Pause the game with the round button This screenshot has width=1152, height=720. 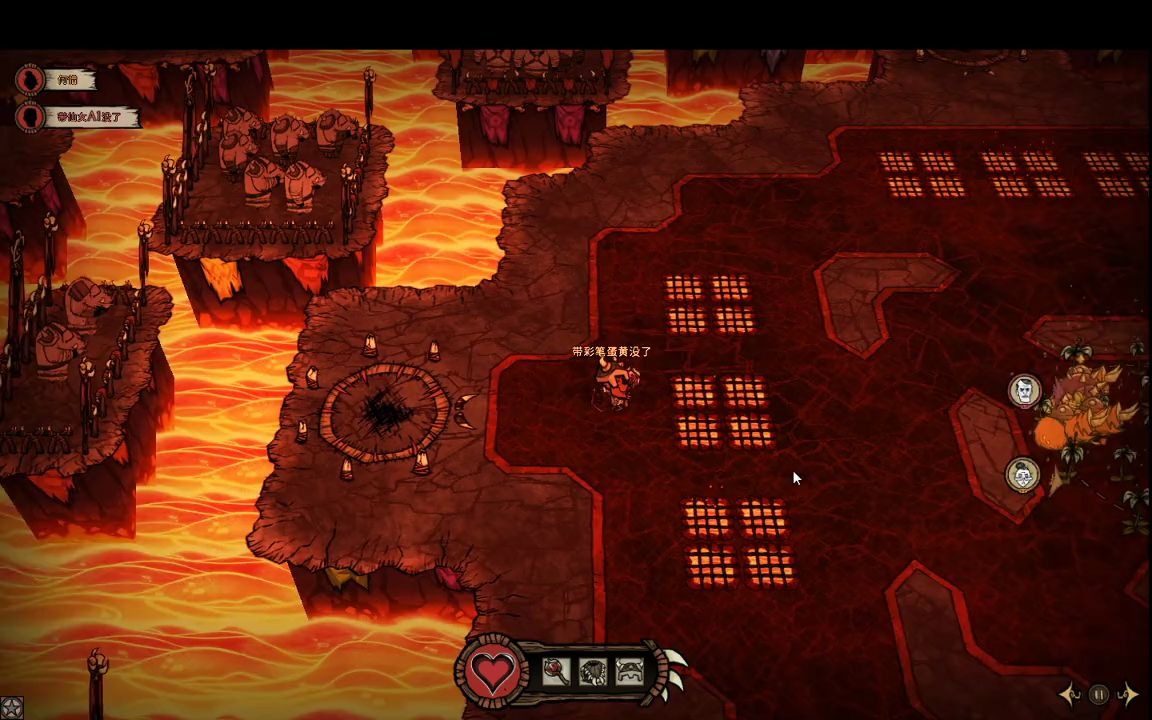[x=1099, y=694]
